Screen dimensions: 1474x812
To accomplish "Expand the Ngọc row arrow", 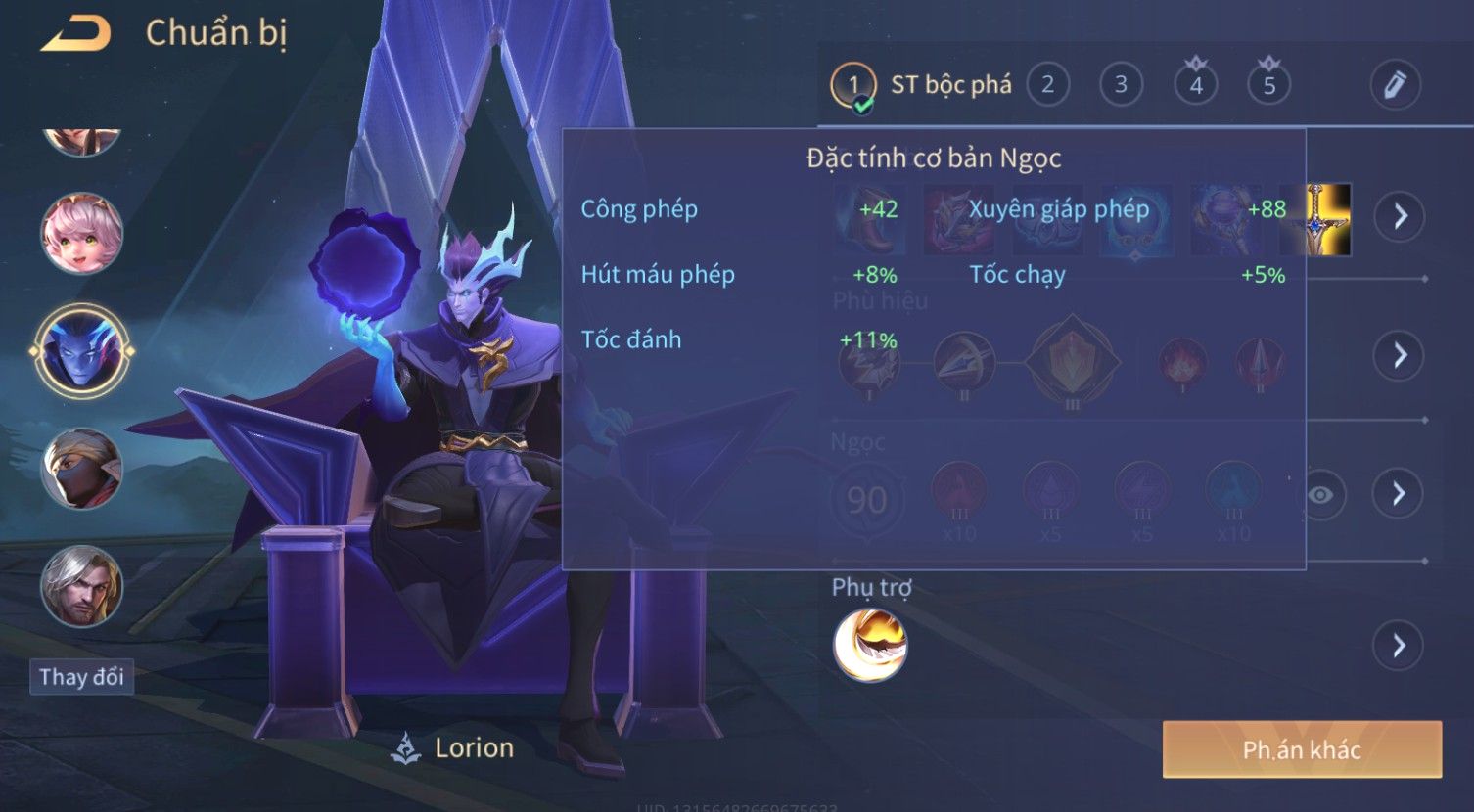I will 1399,493.
